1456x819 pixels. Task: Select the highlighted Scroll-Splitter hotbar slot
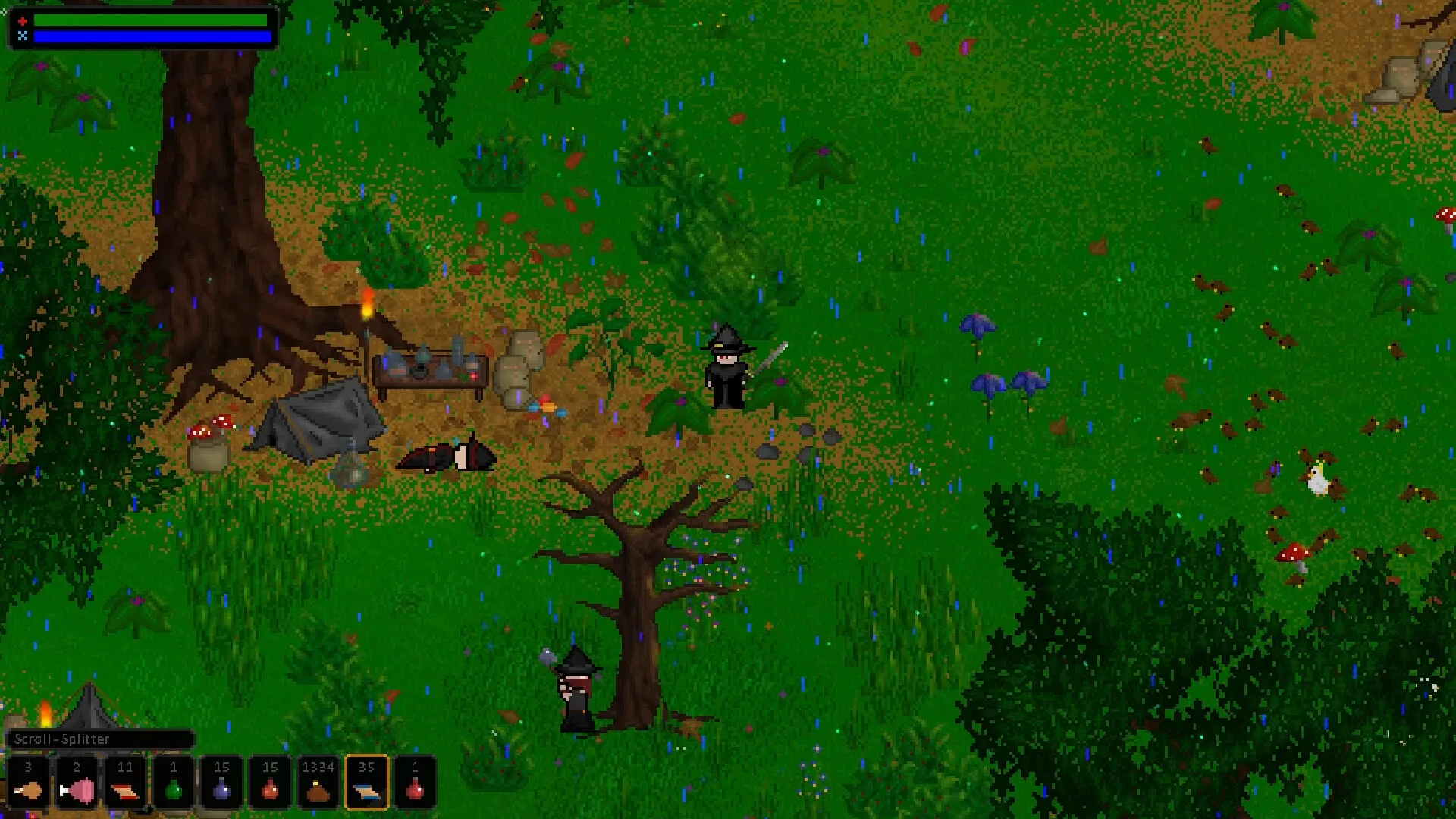click(x=367, y=791)
